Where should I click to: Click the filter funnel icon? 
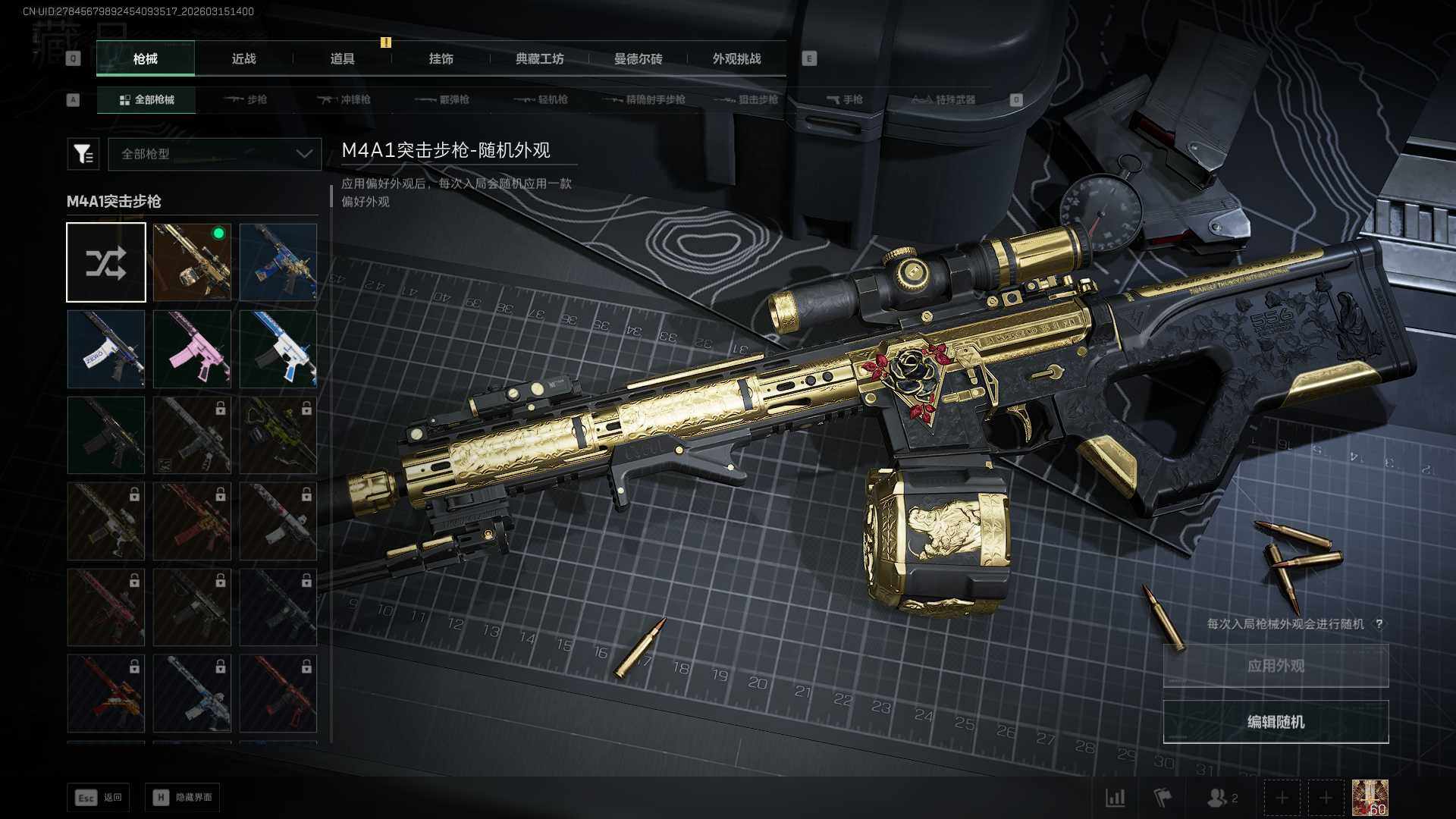point(83,154)
